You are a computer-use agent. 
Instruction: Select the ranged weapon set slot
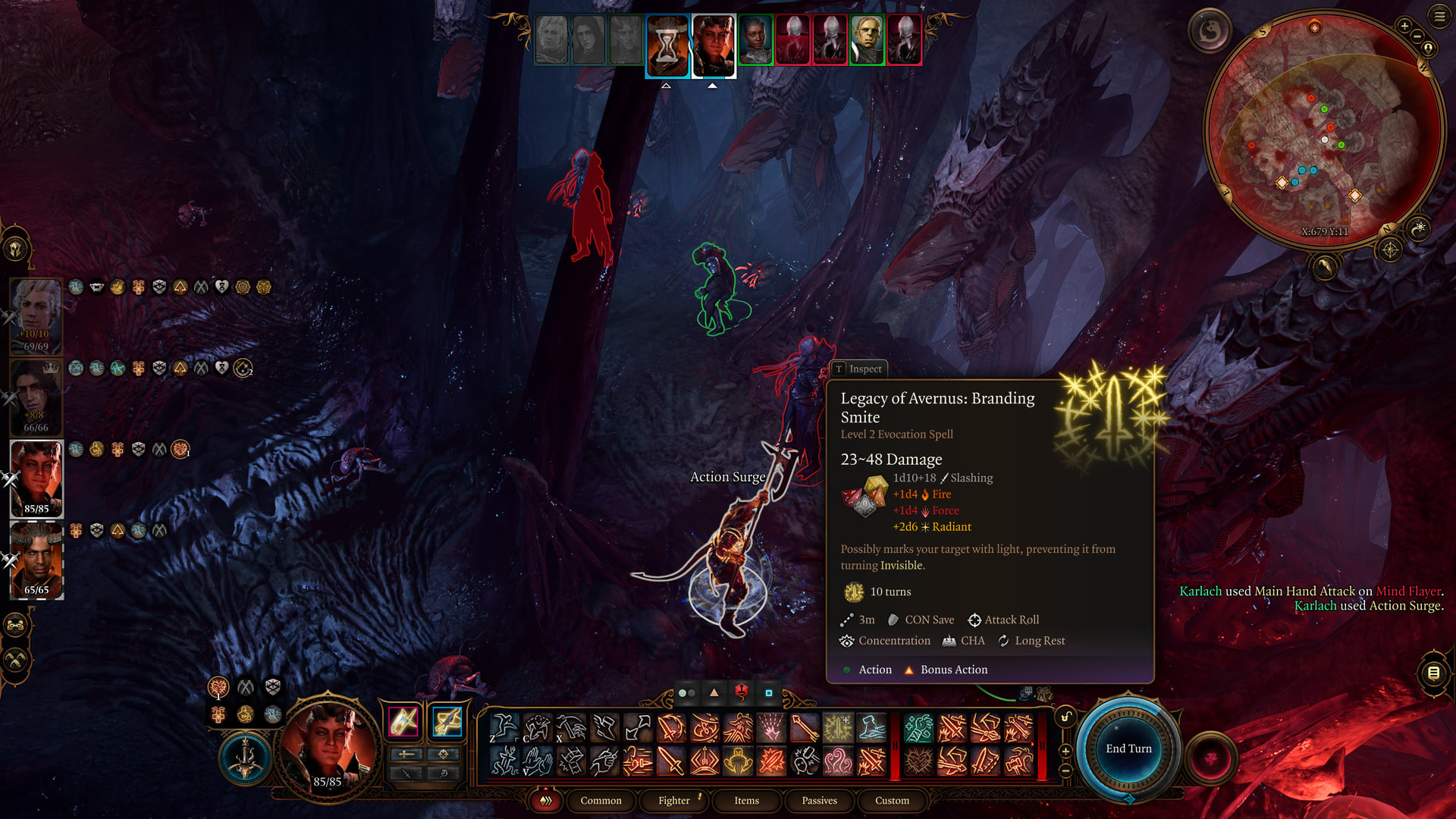point(447,721)
